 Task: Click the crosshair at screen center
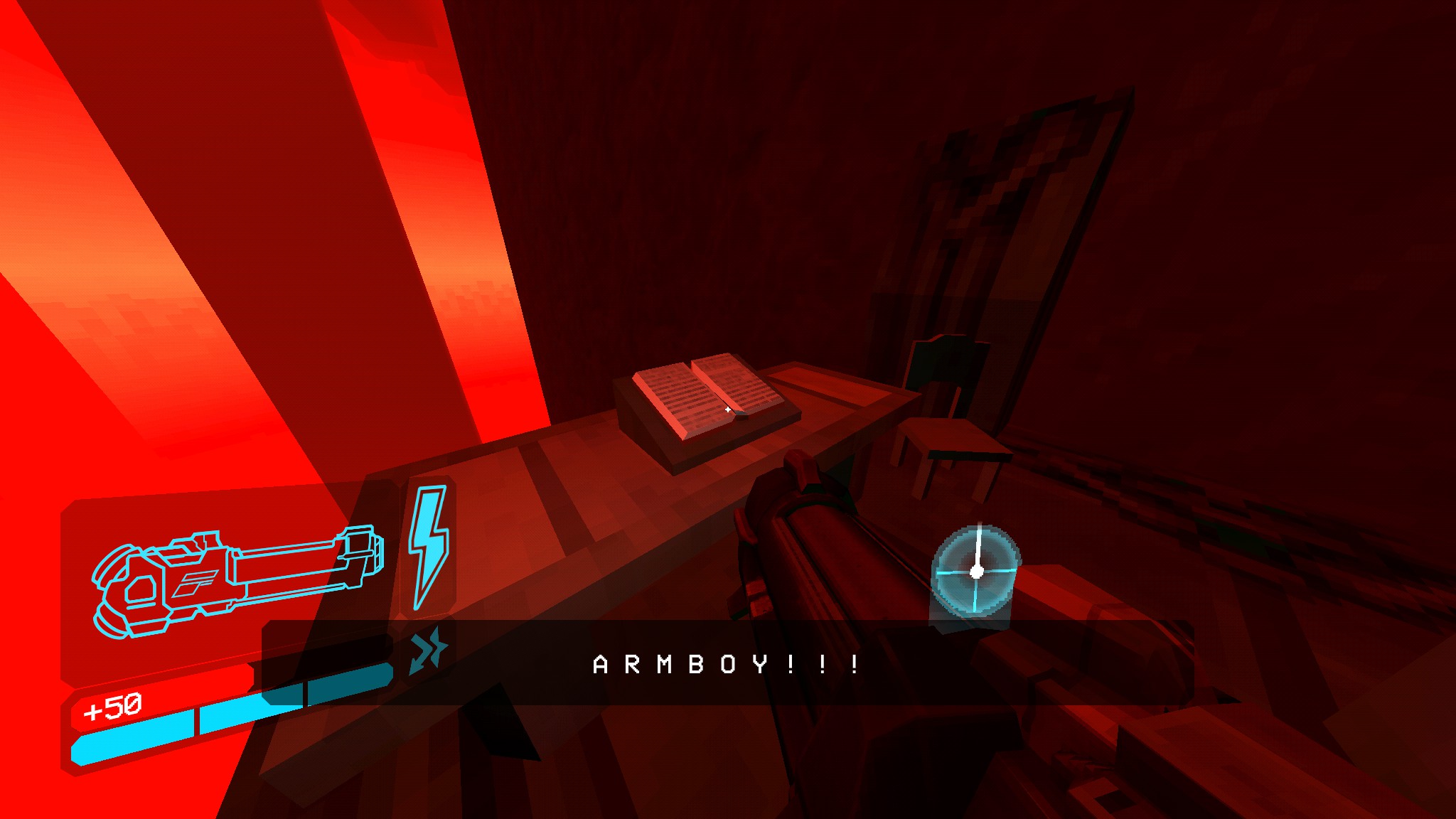[x=728, y=409]
